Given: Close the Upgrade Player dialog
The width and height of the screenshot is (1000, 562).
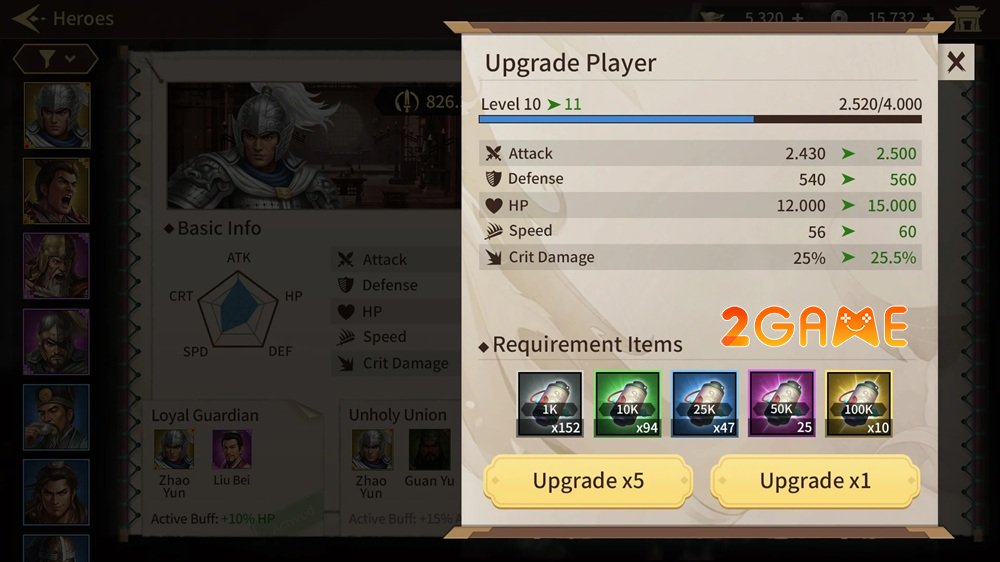Looking at the screenshot, I should [x=956, y=63].
